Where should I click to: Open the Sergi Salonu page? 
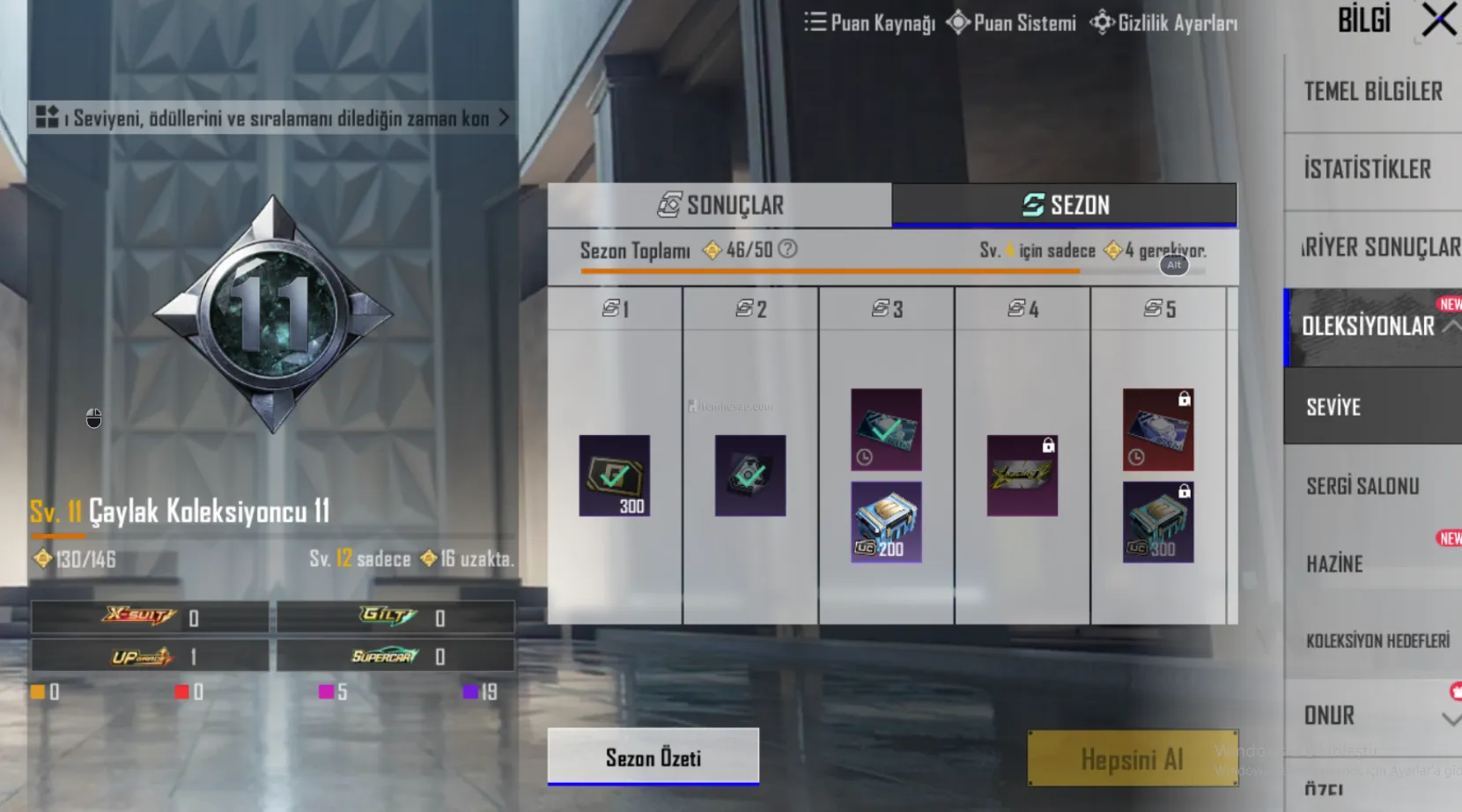[x=1362, y=485]
